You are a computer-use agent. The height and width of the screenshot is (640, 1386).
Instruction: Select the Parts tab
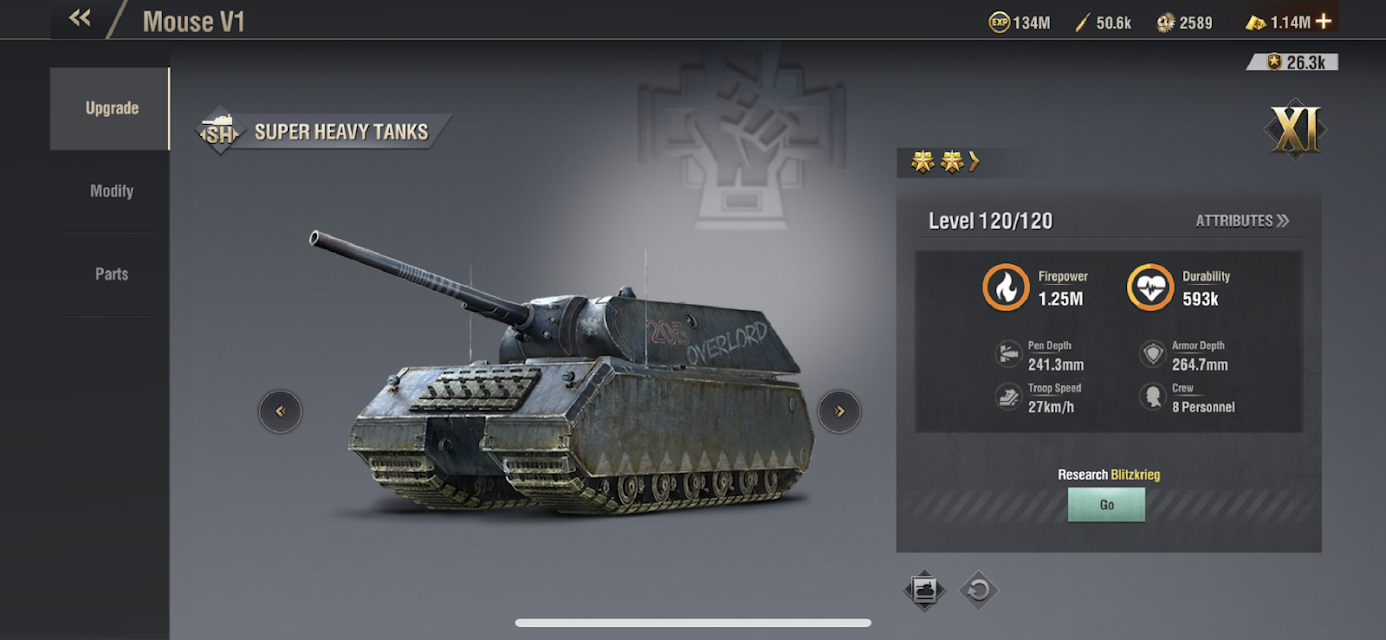pos(111,274)
